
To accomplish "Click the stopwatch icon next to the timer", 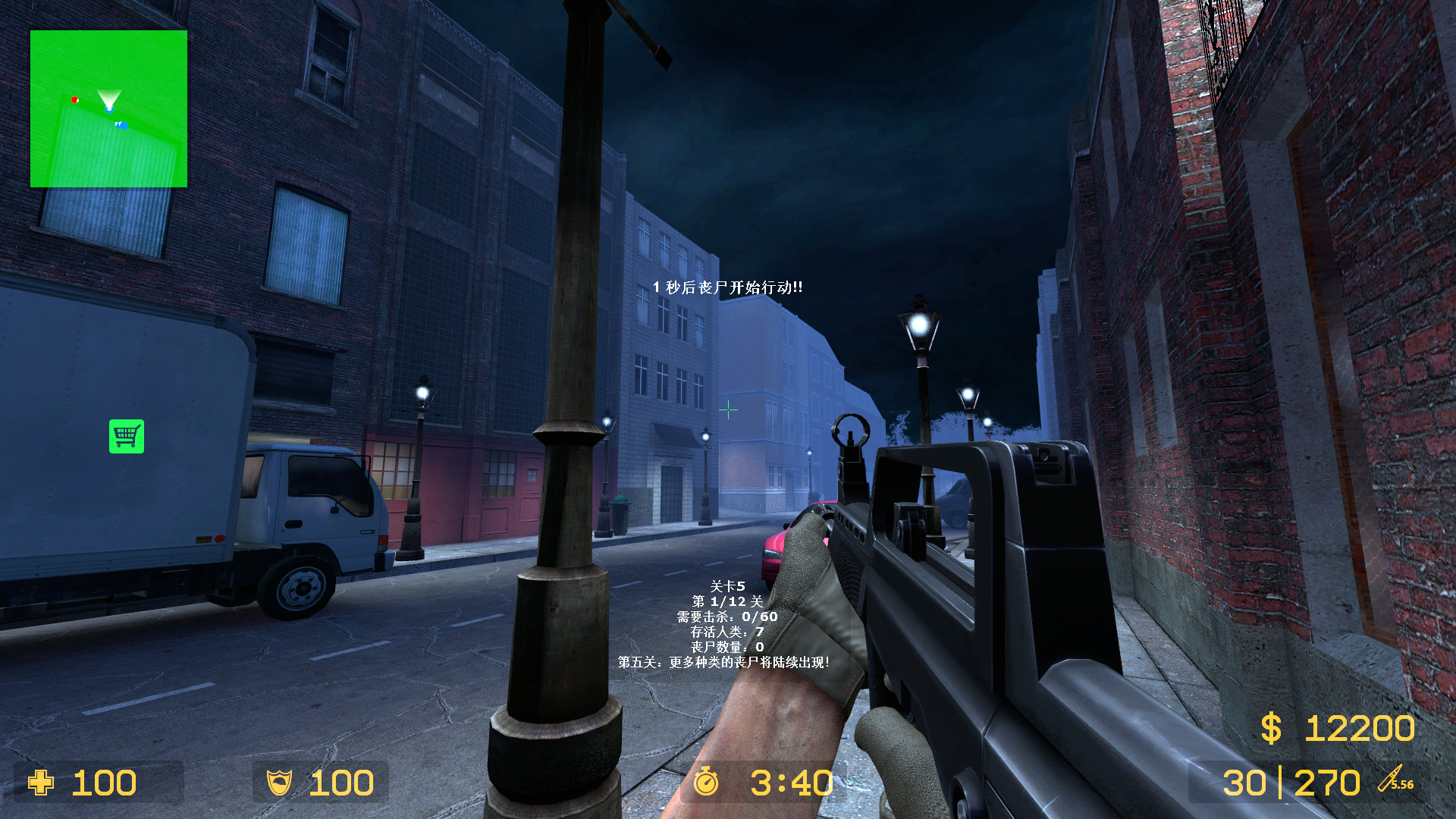I will (x=708, y=783).
